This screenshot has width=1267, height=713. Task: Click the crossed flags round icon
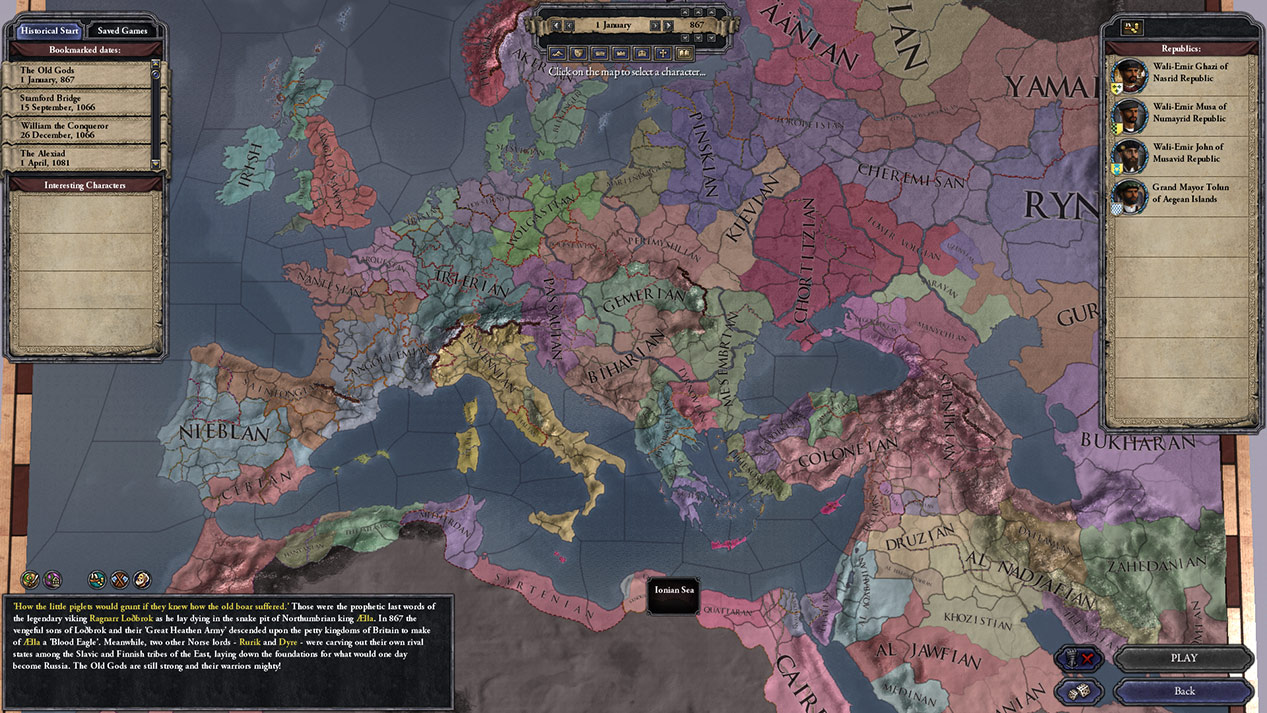119,579
